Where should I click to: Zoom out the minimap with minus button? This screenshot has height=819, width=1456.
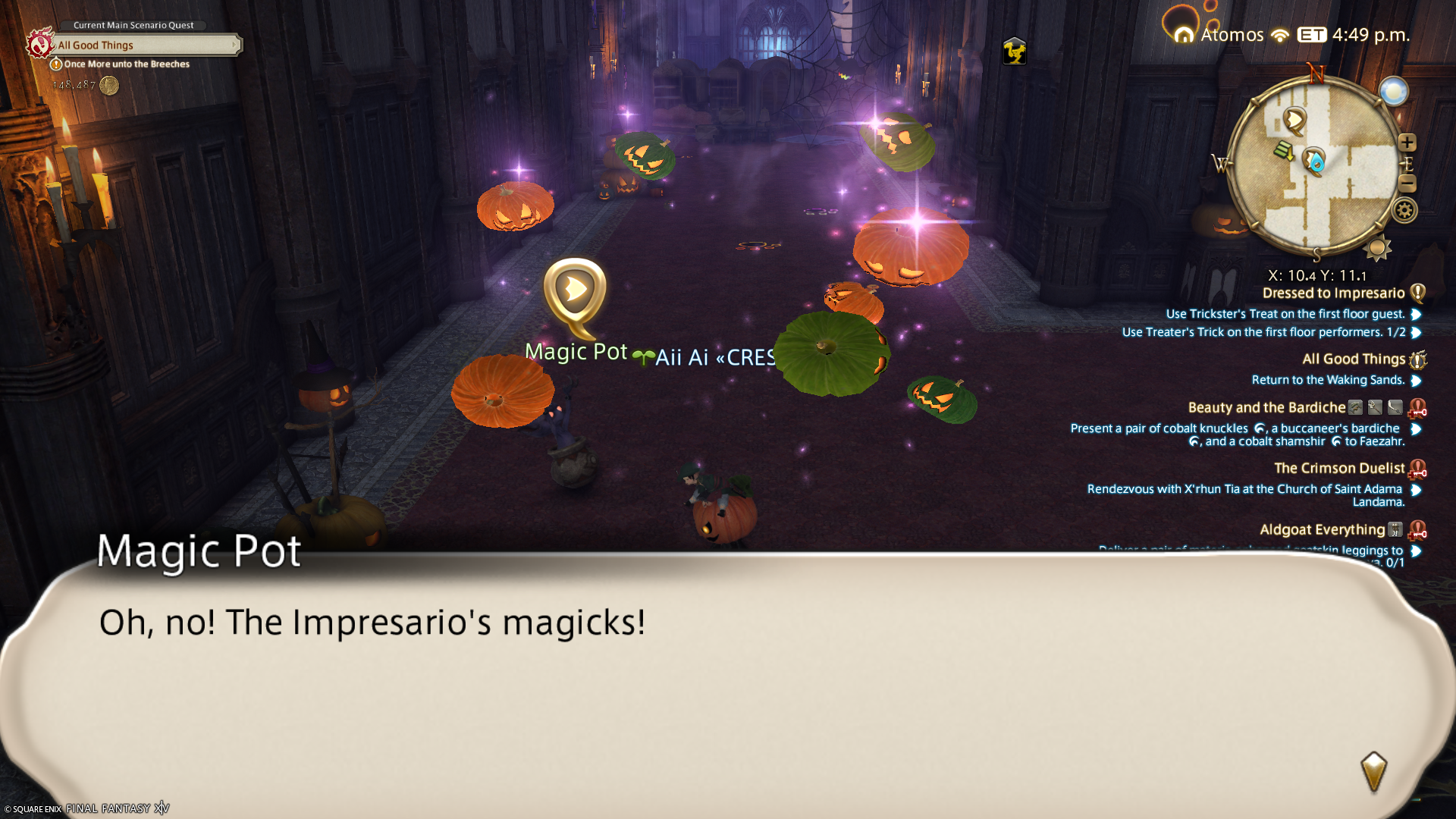point(1407,183)
